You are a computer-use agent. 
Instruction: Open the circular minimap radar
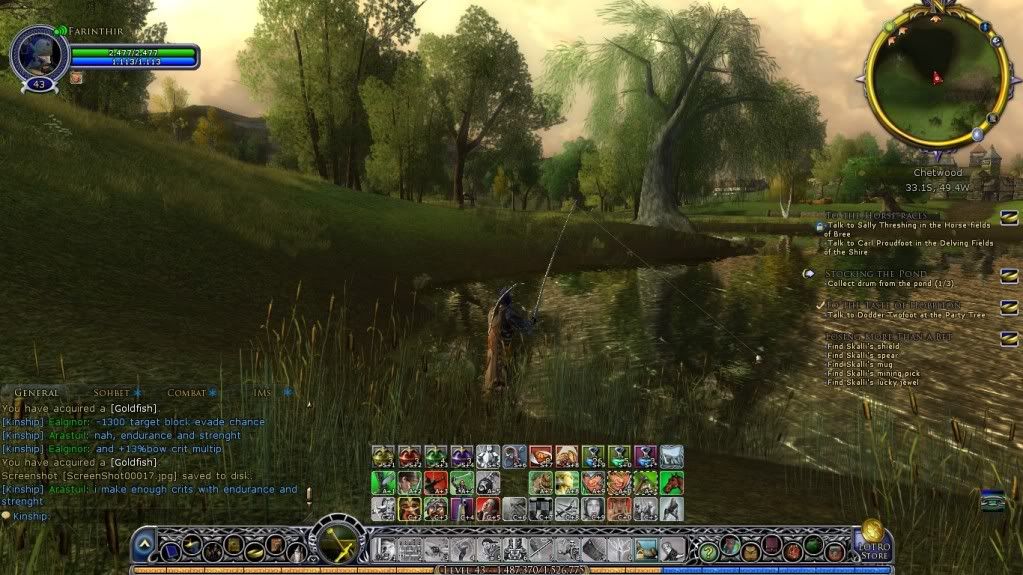pyautogui.click(x=935, y=77)
